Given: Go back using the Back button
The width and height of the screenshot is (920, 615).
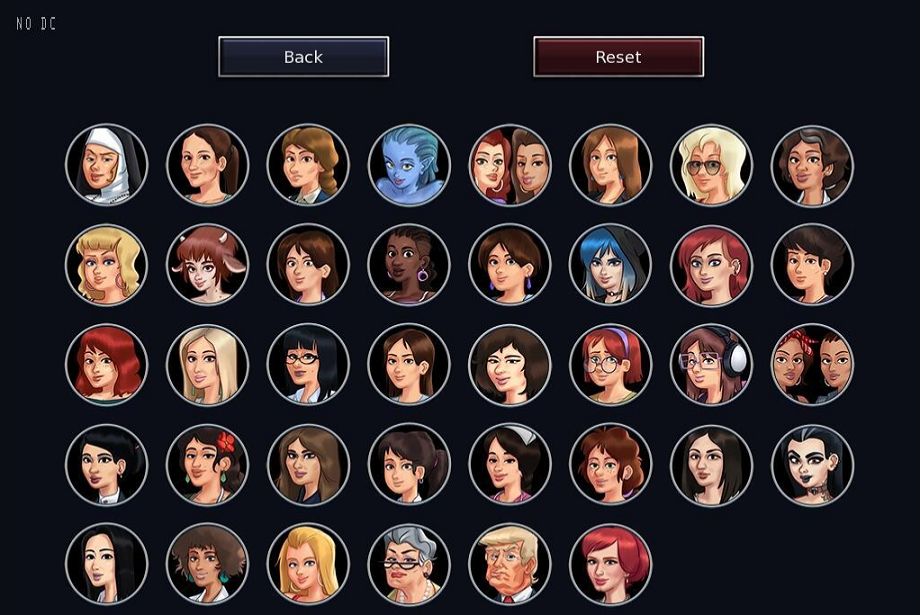Looking at the screenshot, I should coord(303,57).
